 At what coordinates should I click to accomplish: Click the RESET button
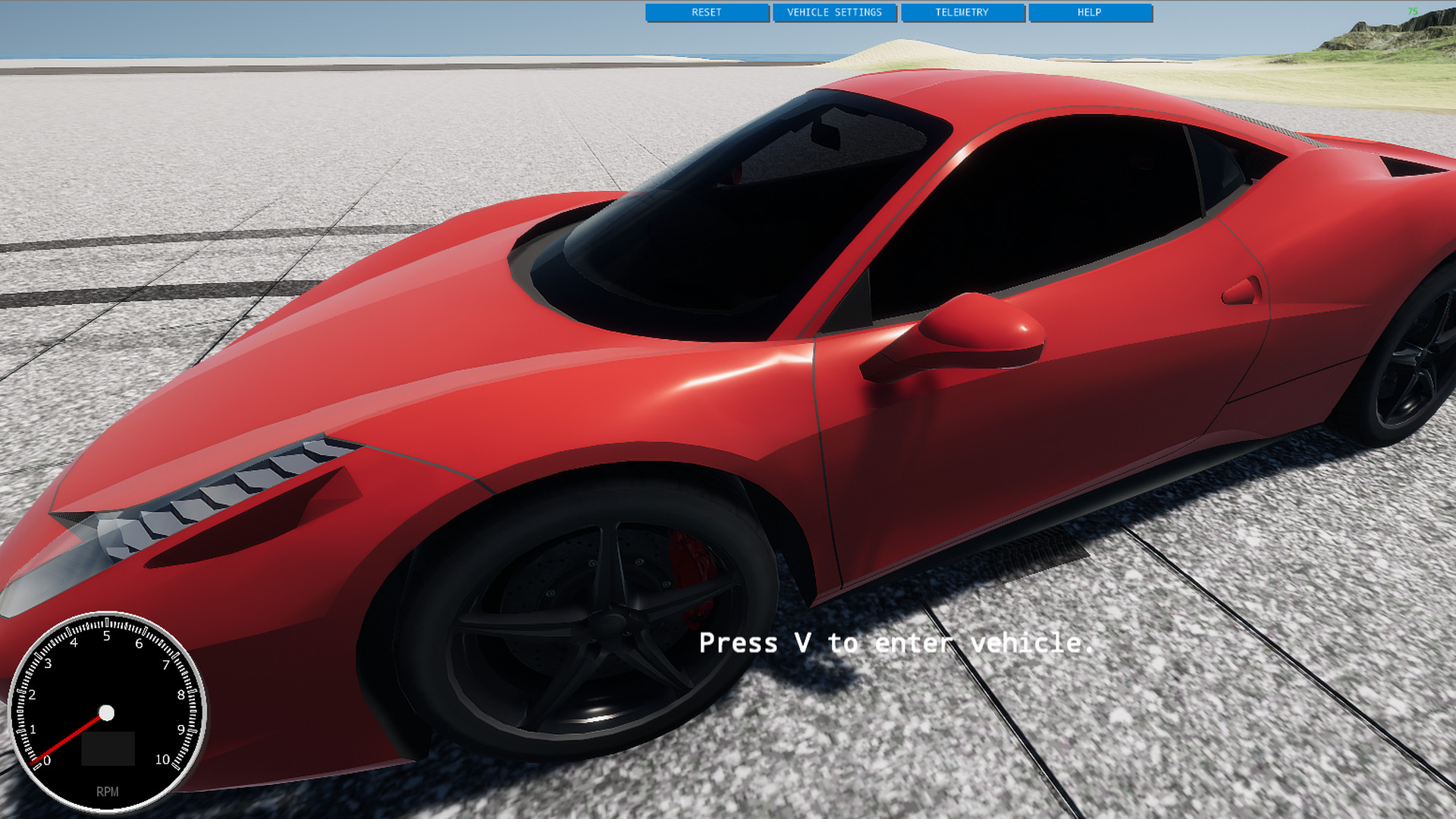click(x=706, y=12)
